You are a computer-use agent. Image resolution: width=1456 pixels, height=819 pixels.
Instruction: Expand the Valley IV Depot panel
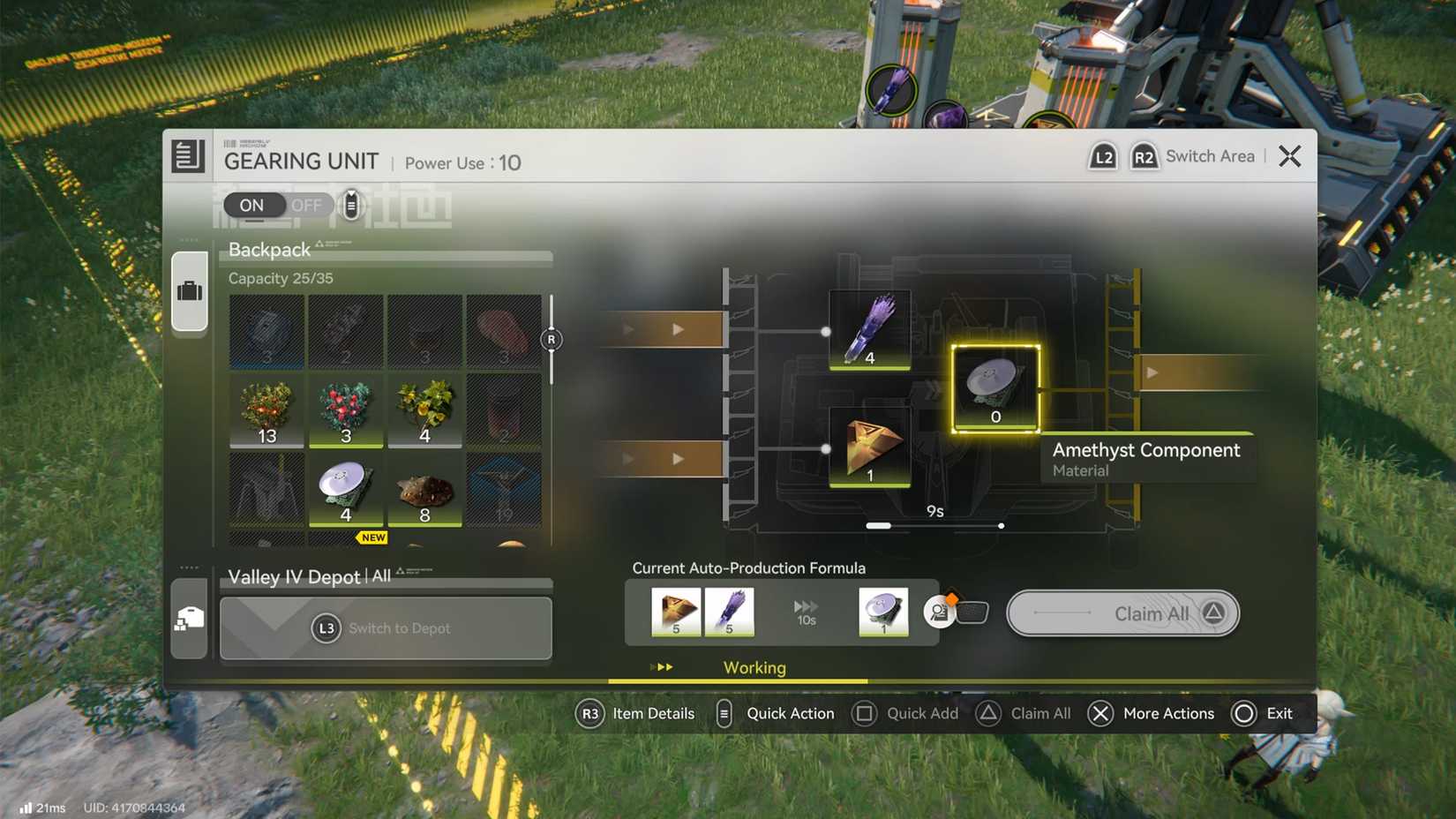click(x=386, y=627)
